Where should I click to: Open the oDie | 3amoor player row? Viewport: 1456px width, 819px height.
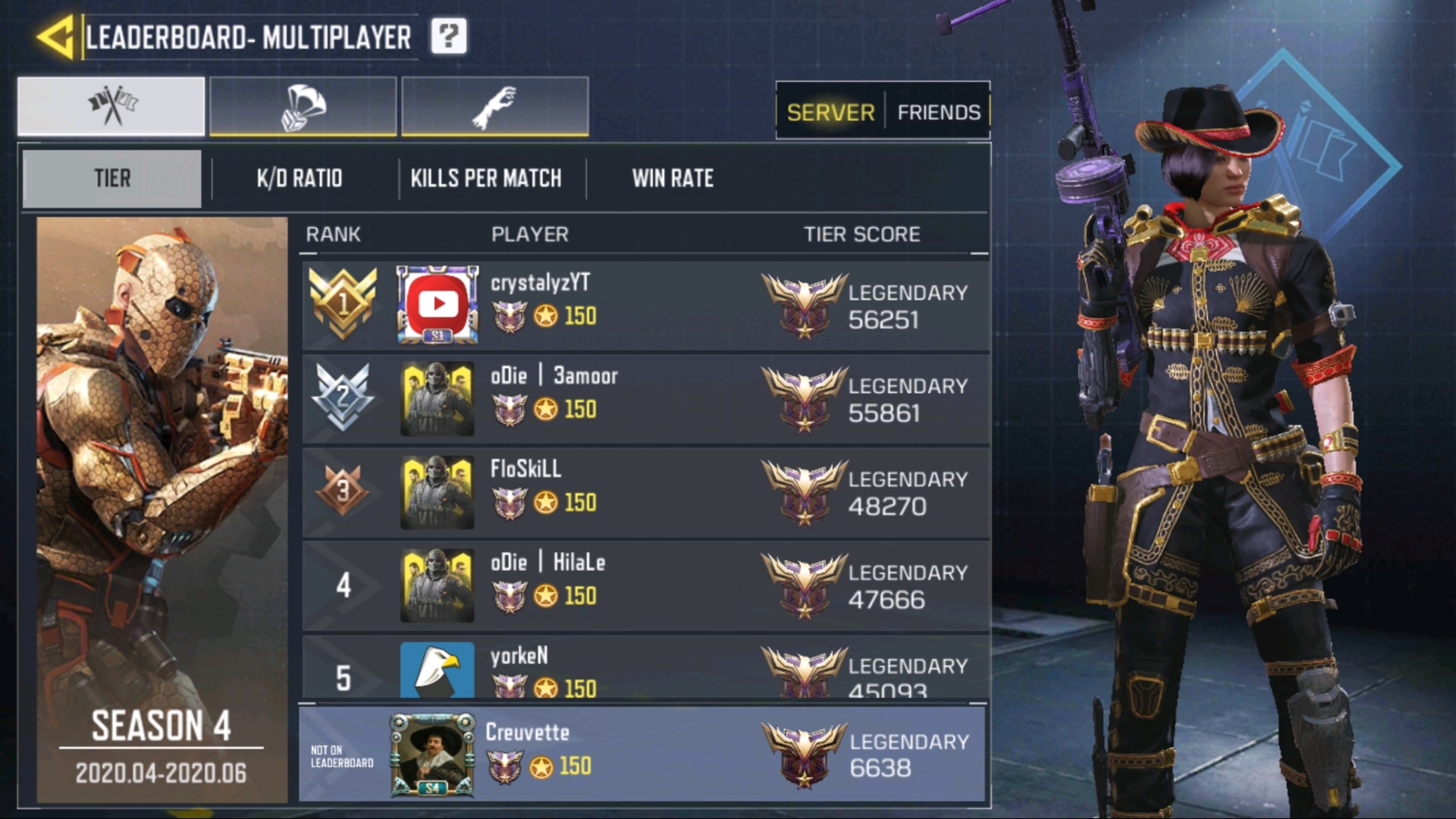(x=645, y=398)
